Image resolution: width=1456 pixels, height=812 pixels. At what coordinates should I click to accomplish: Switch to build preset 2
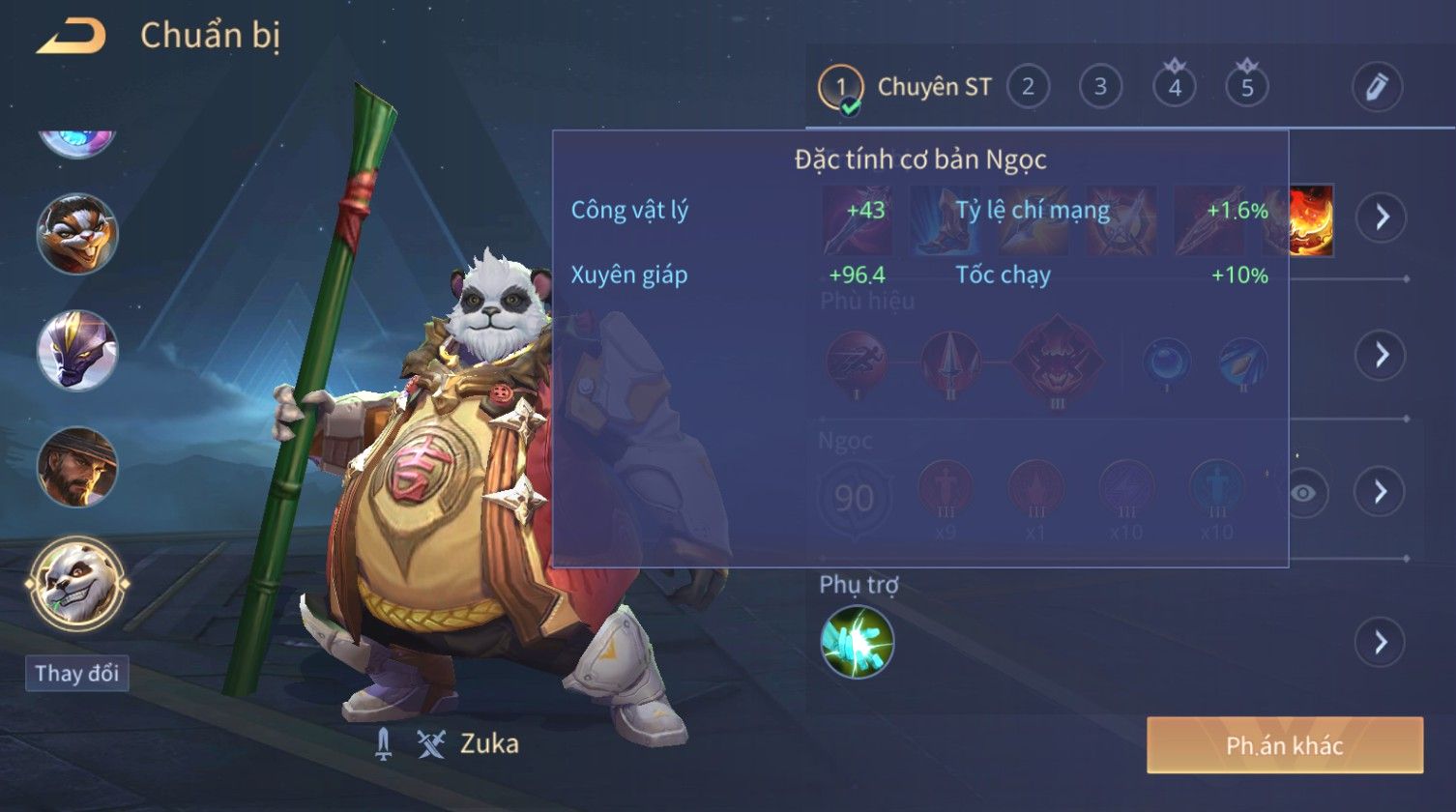[x=1028, y=87]
